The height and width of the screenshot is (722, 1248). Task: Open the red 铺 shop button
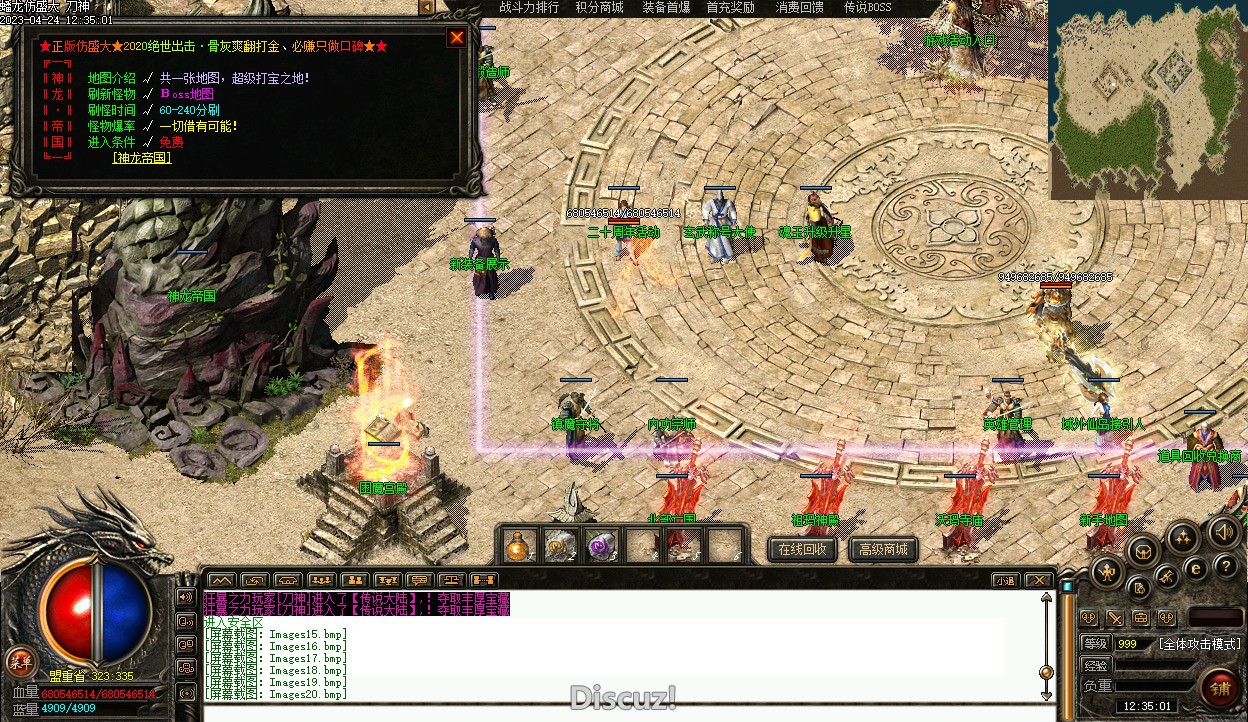pos(1220,688)
